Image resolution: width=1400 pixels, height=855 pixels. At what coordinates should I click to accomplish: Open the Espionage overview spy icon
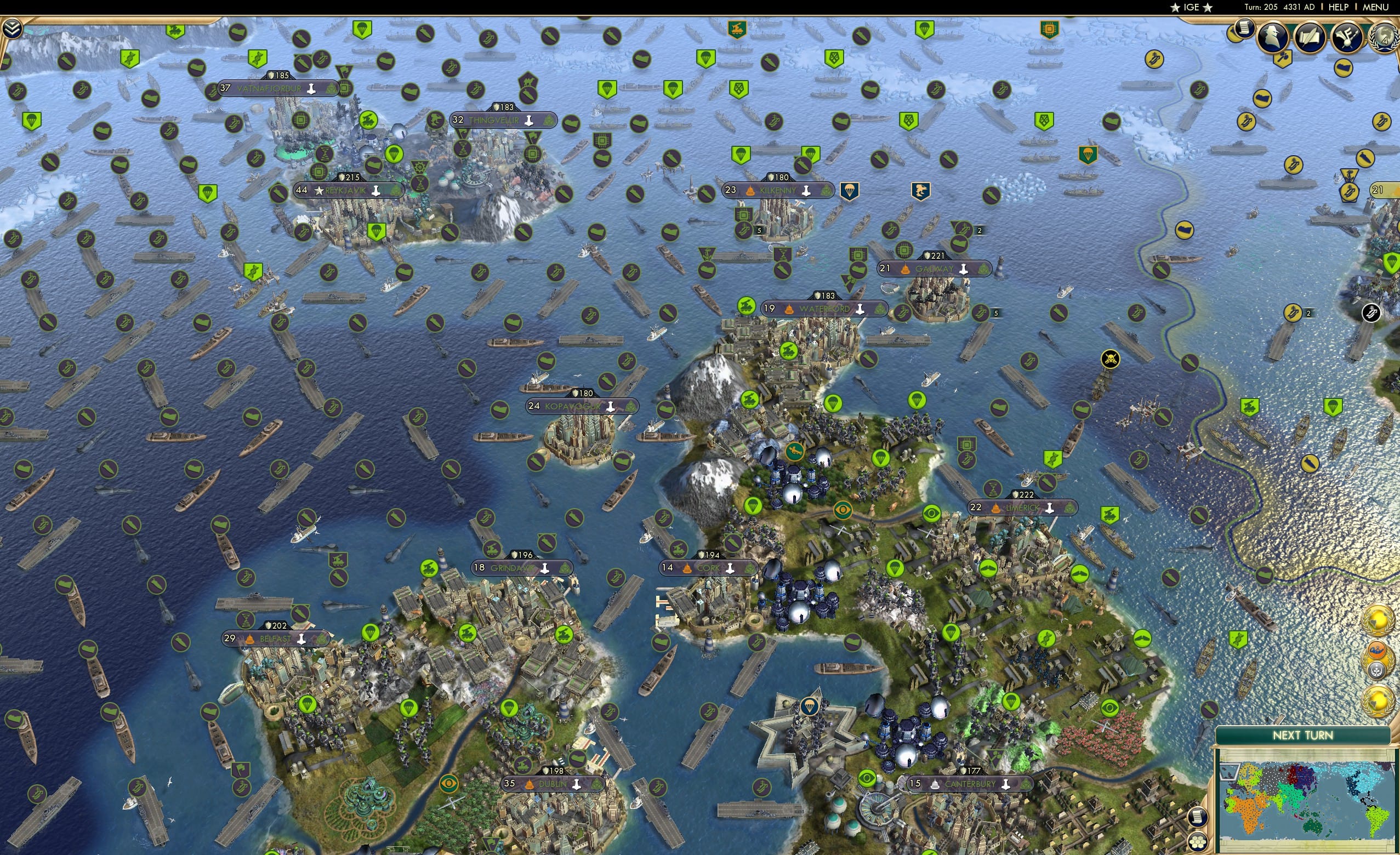[1273, 36]
